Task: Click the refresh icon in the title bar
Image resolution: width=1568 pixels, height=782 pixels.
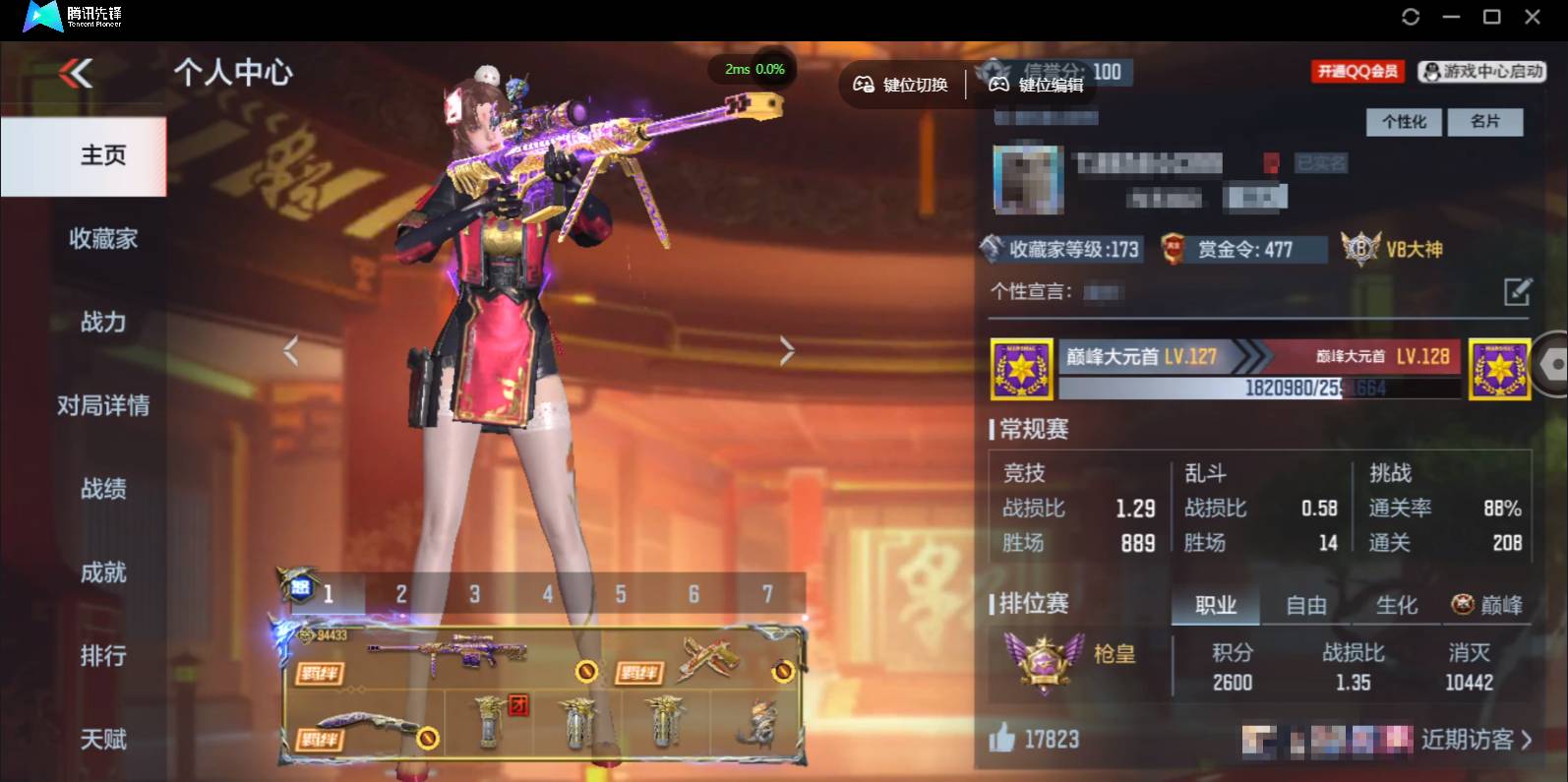Action: tap(1411, 17)
